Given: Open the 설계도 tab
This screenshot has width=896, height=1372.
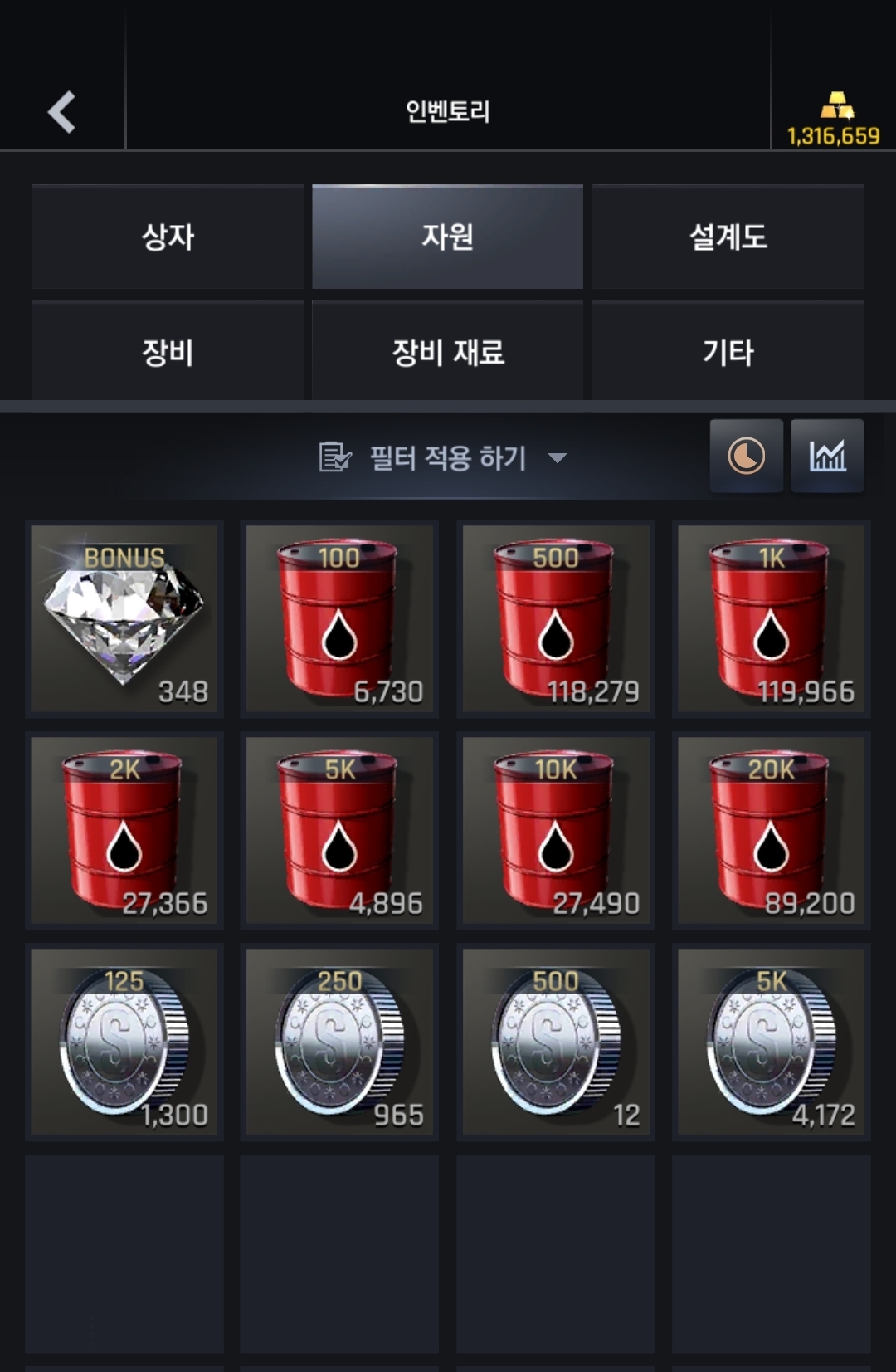Looking at the screenshot, I should click(x=728, y=237).
